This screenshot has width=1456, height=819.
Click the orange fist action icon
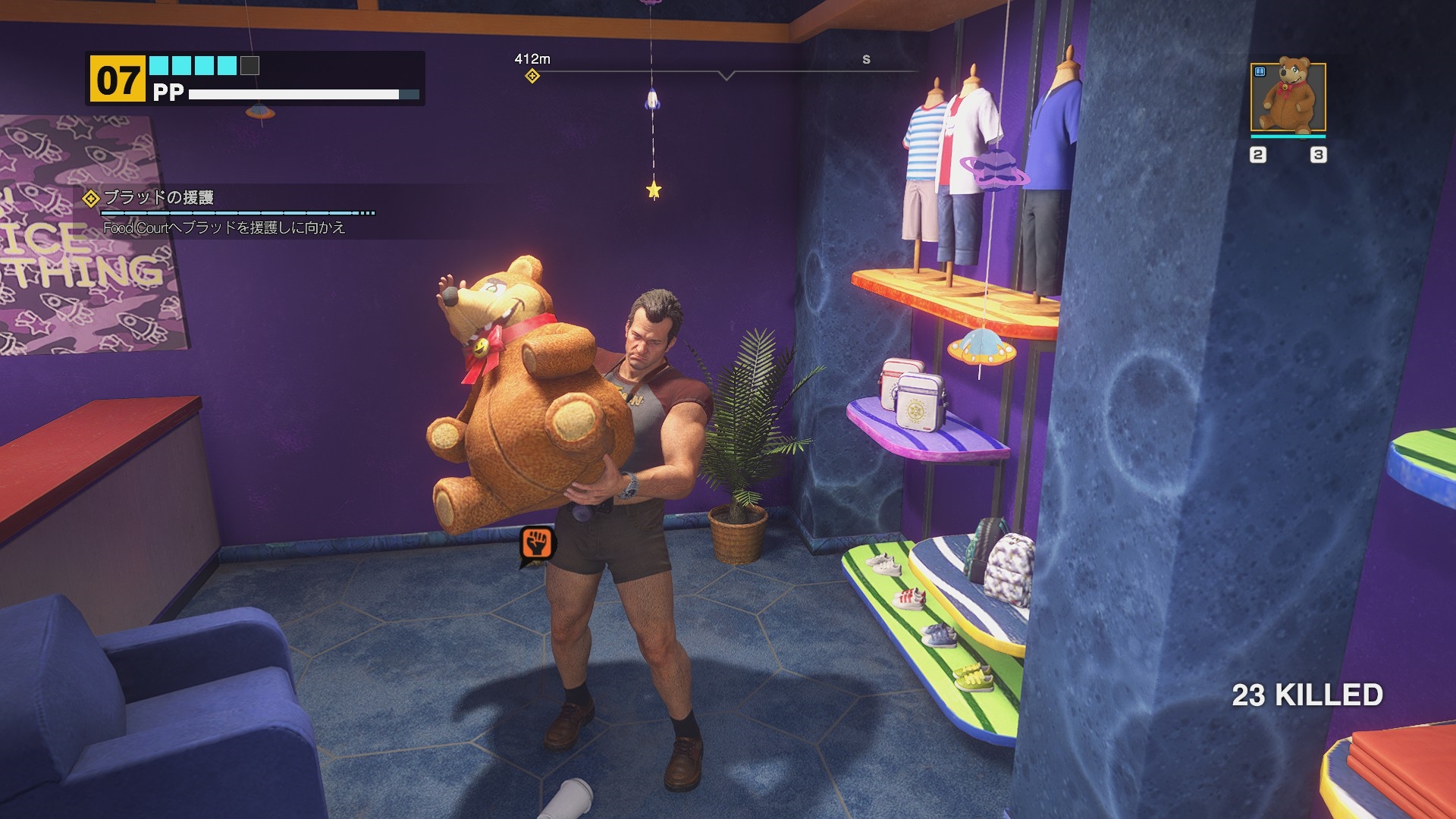coord(538,544)
